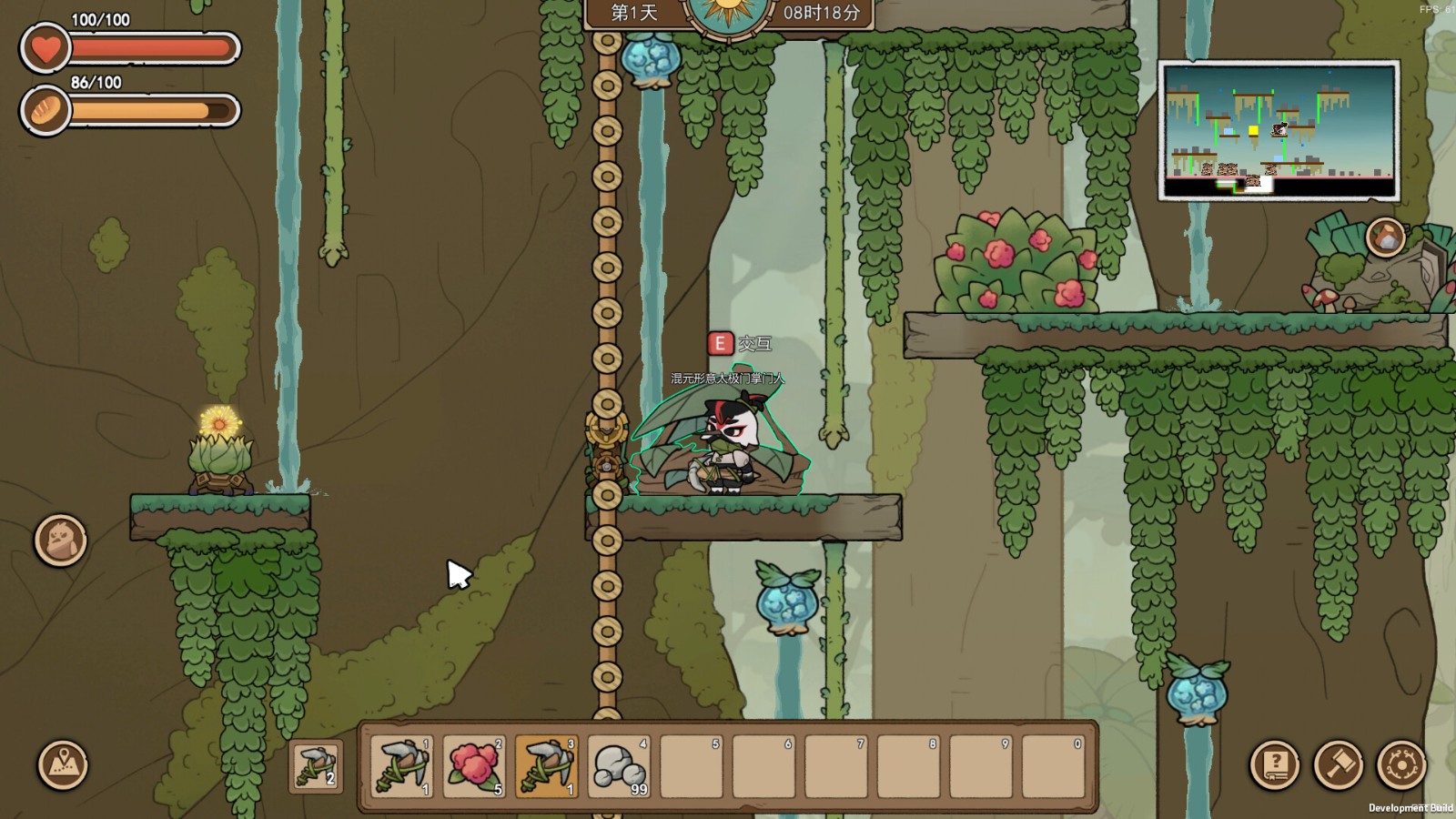Select the stack of 99 stones
This screenshot has width=1456, height=819.
pos(619,766)
